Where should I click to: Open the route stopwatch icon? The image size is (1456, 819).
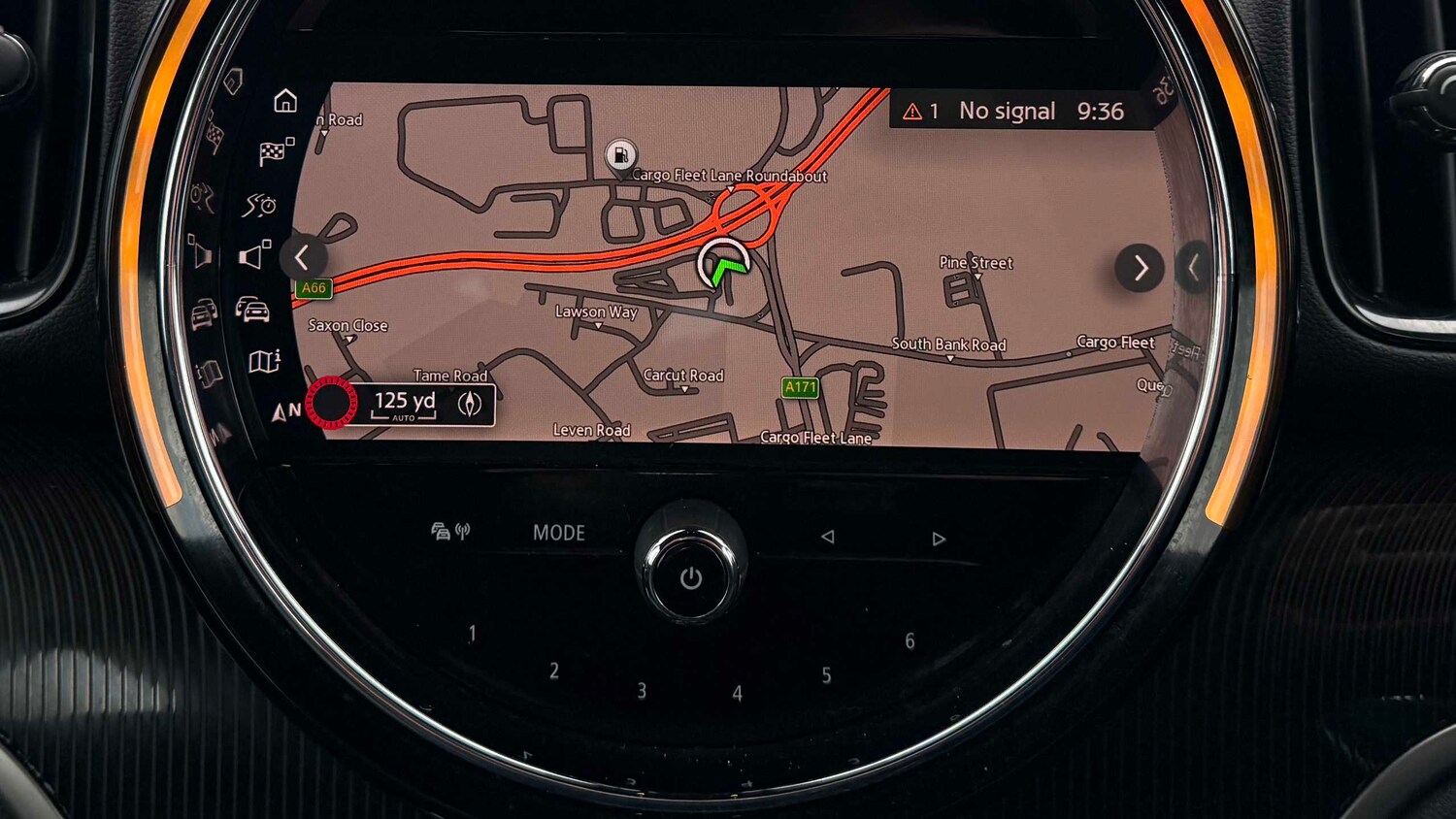pos(260,205)
